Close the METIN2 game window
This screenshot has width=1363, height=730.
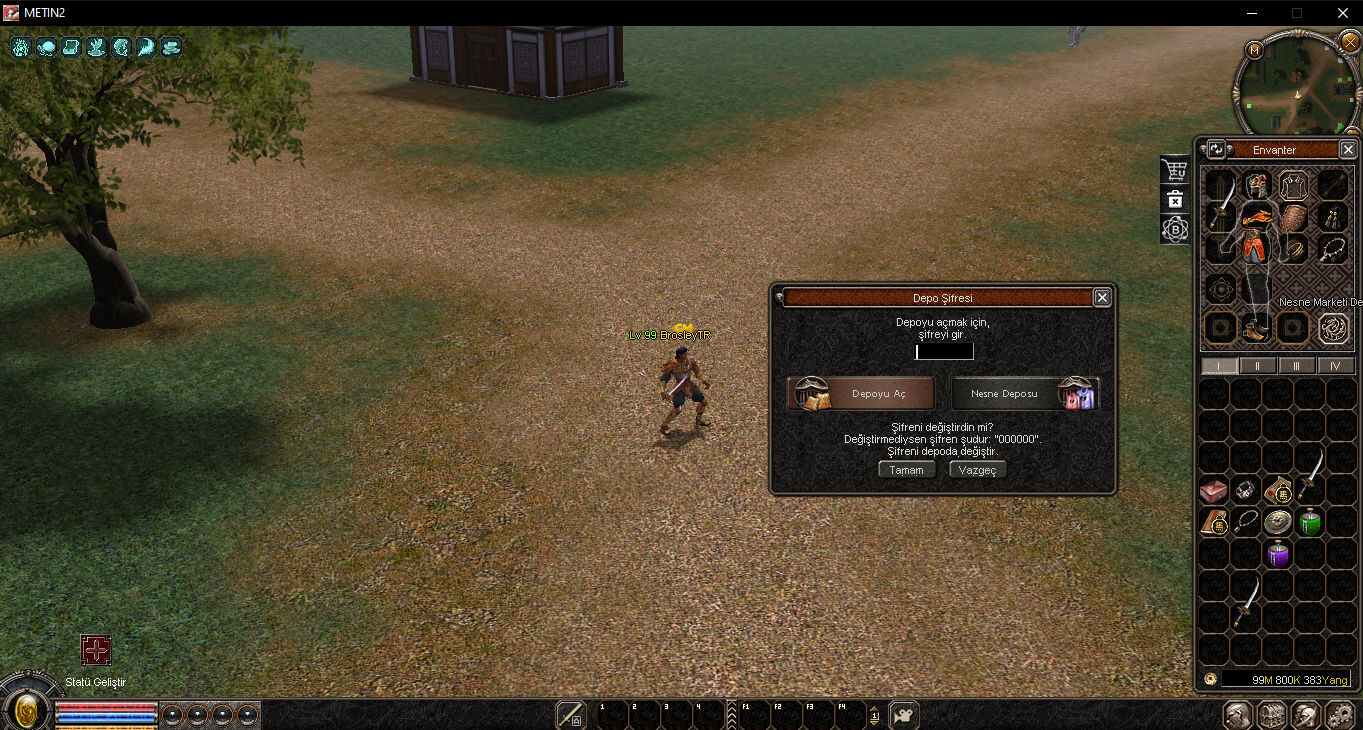coord(1342,13)
